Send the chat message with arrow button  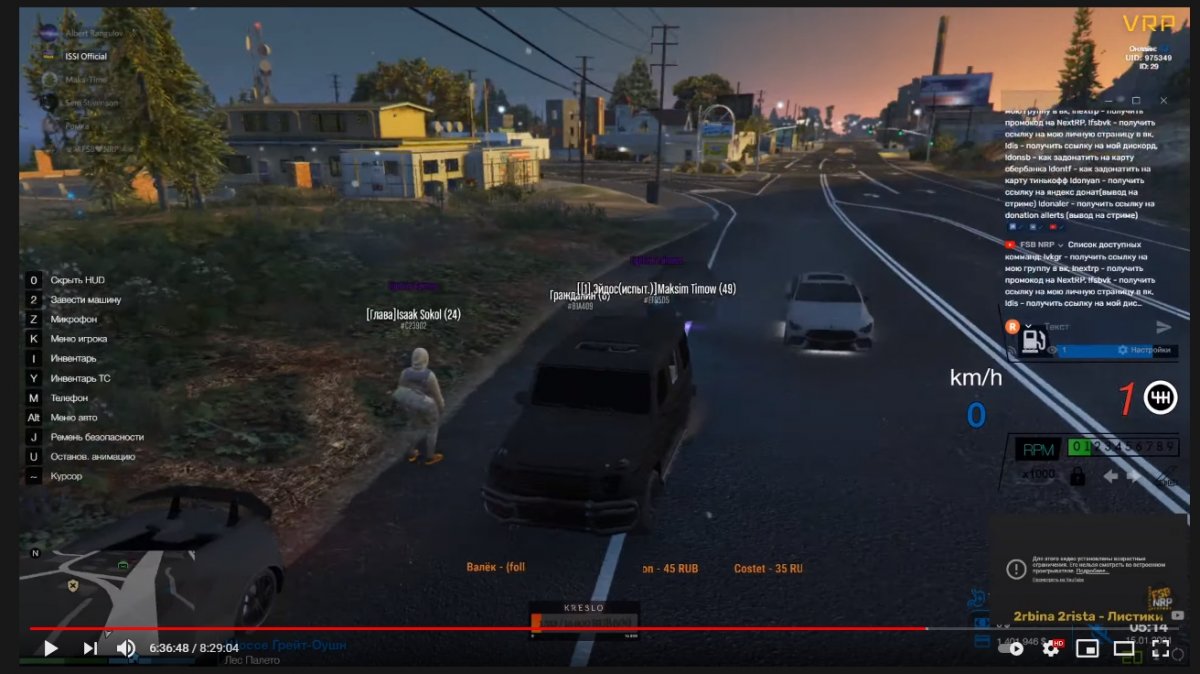click(1164, 327)
